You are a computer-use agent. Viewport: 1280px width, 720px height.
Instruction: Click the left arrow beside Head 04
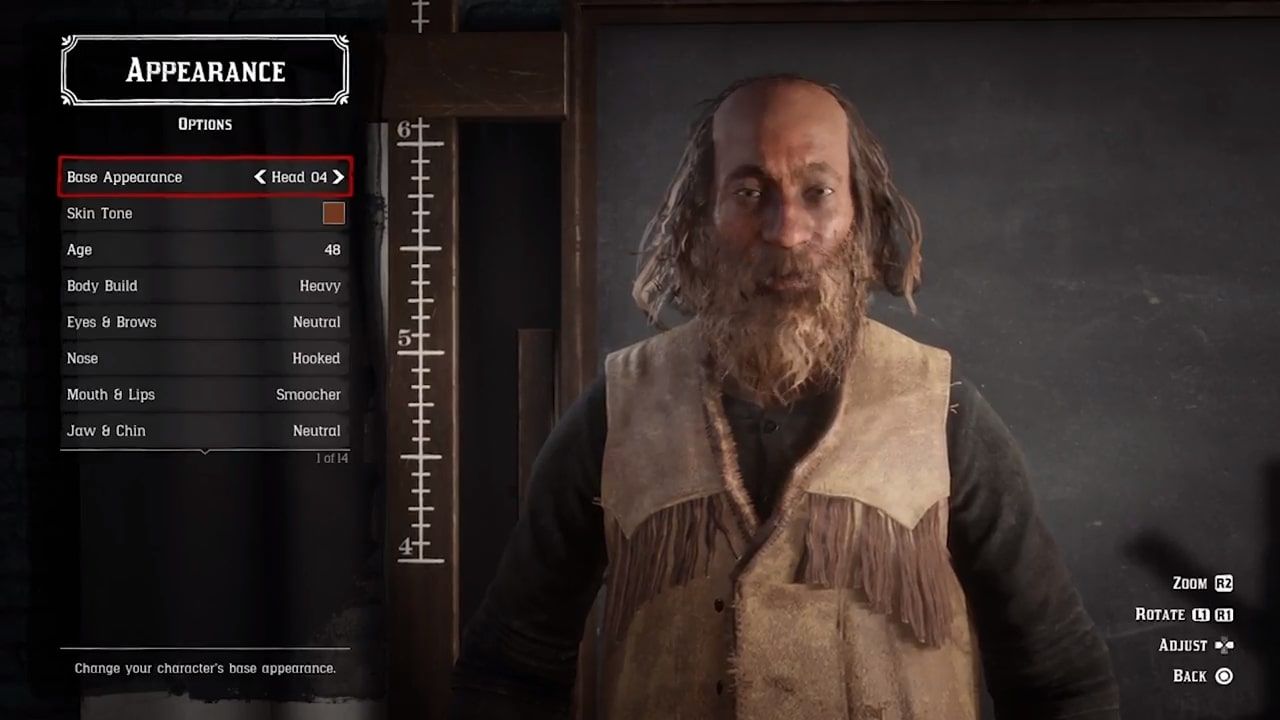tap(261, 176)
